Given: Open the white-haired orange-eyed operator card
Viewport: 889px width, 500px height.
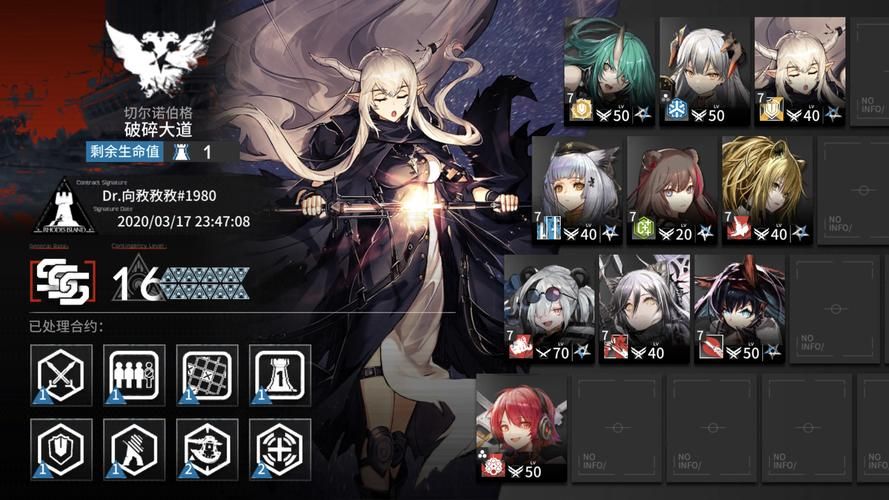Looking at the screenshot, I should pos(703,70).
